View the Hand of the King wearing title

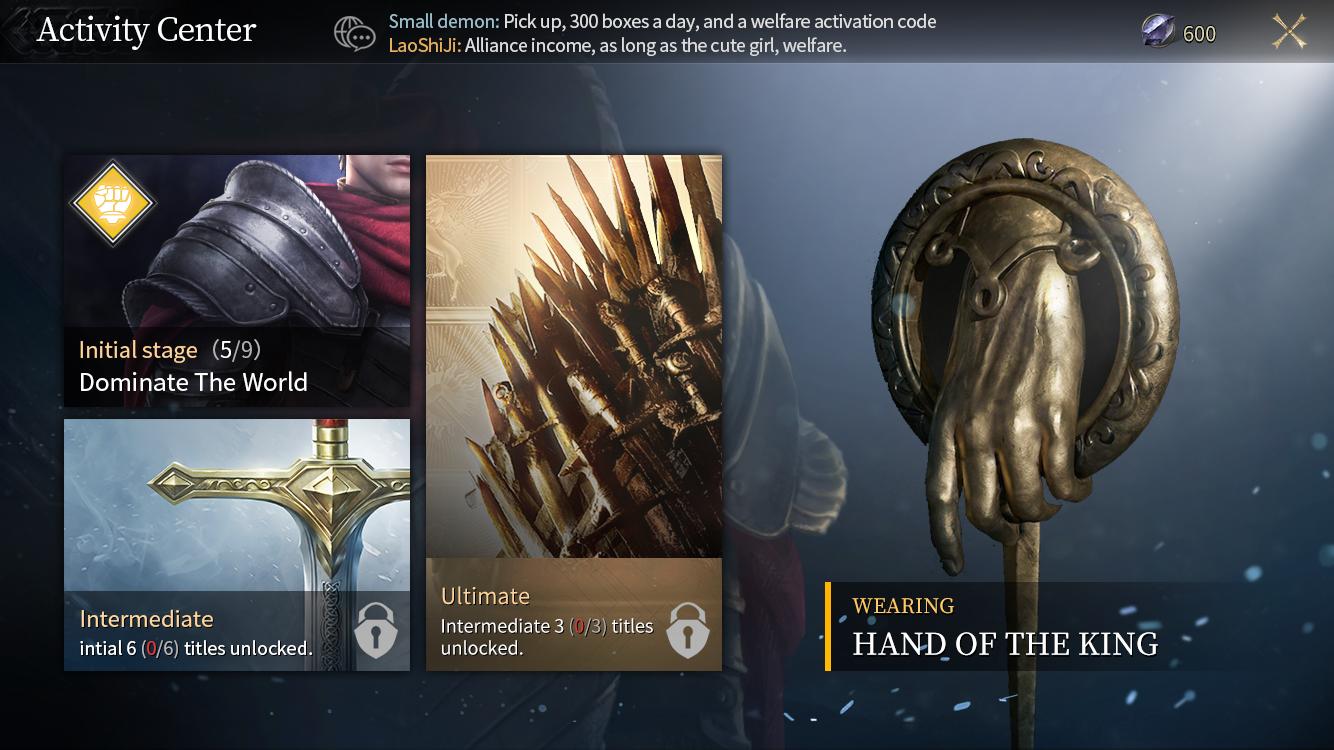(1004, 628)
